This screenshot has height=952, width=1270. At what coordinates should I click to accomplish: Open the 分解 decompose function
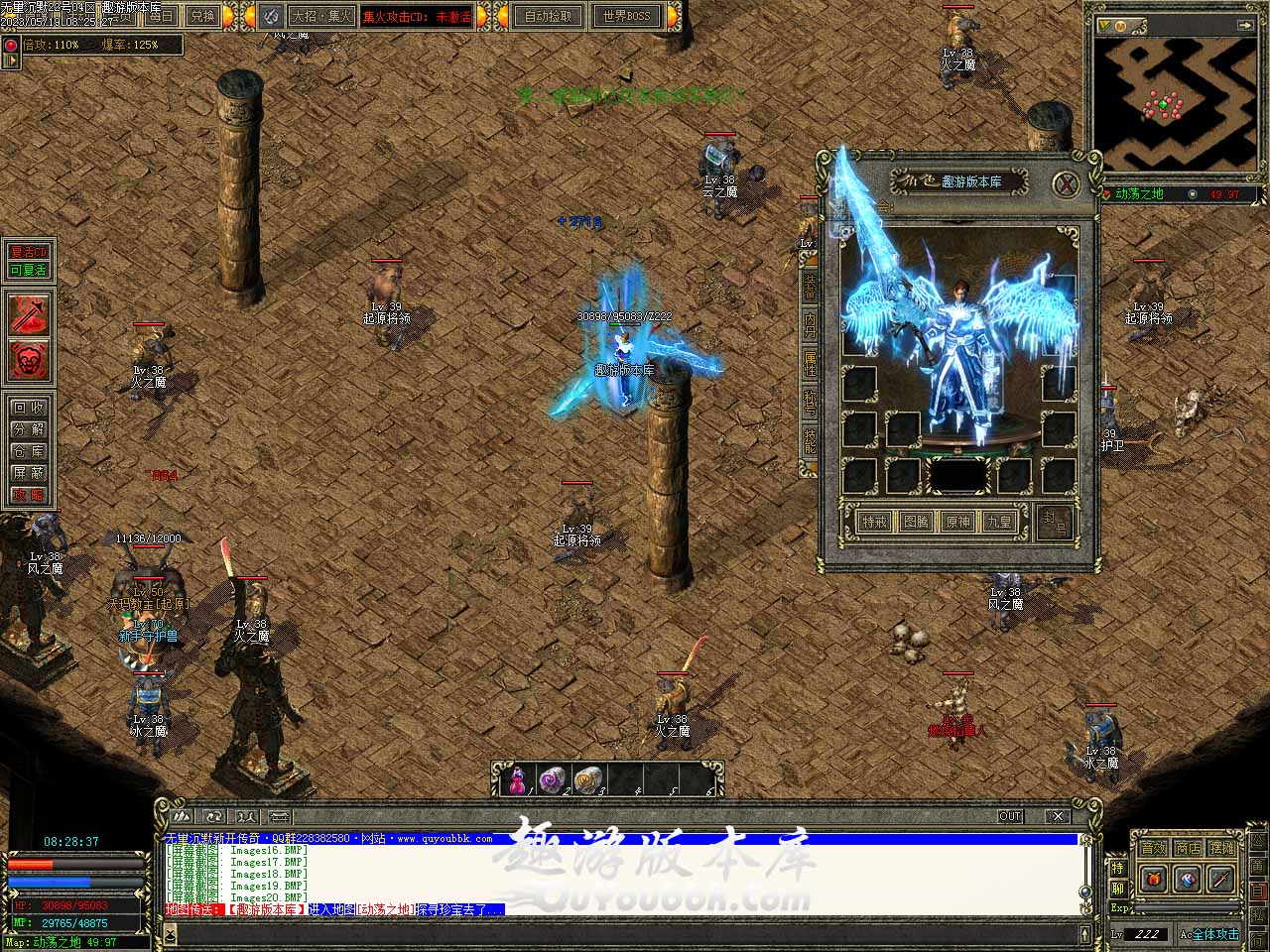pos(29,429)
